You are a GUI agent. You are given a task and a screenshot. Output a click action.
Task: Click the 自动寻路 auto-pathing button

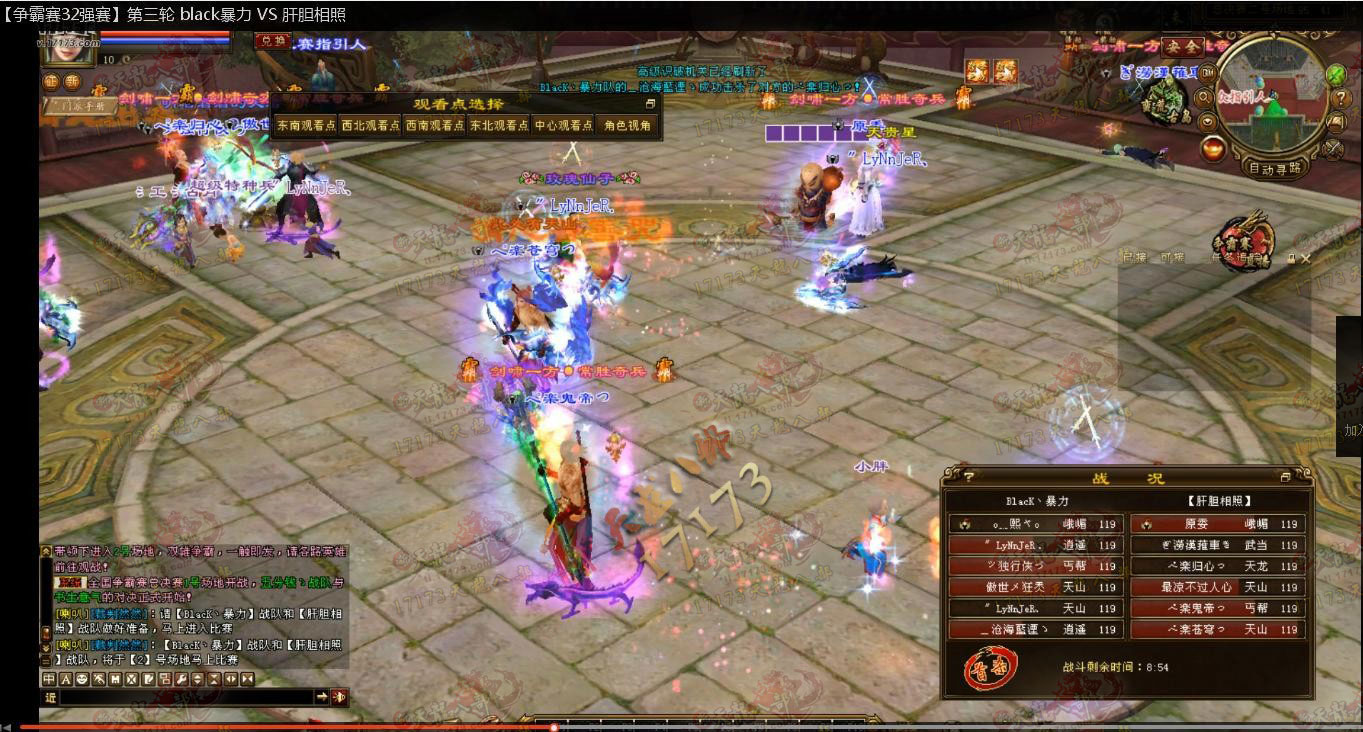[x=1276, y=168]
